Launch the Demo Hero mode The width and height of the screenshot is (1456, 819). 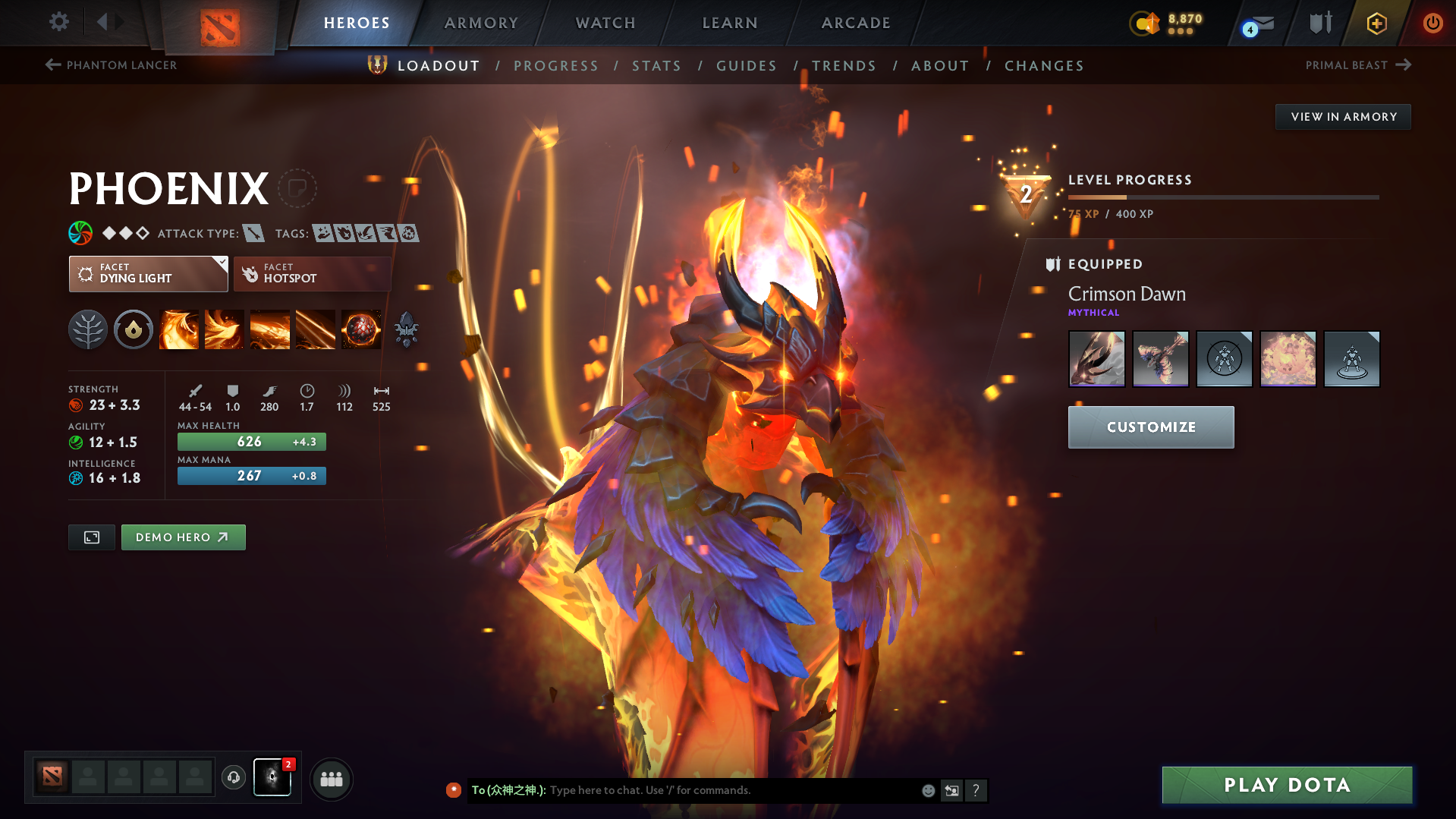(x=183, y=537)
